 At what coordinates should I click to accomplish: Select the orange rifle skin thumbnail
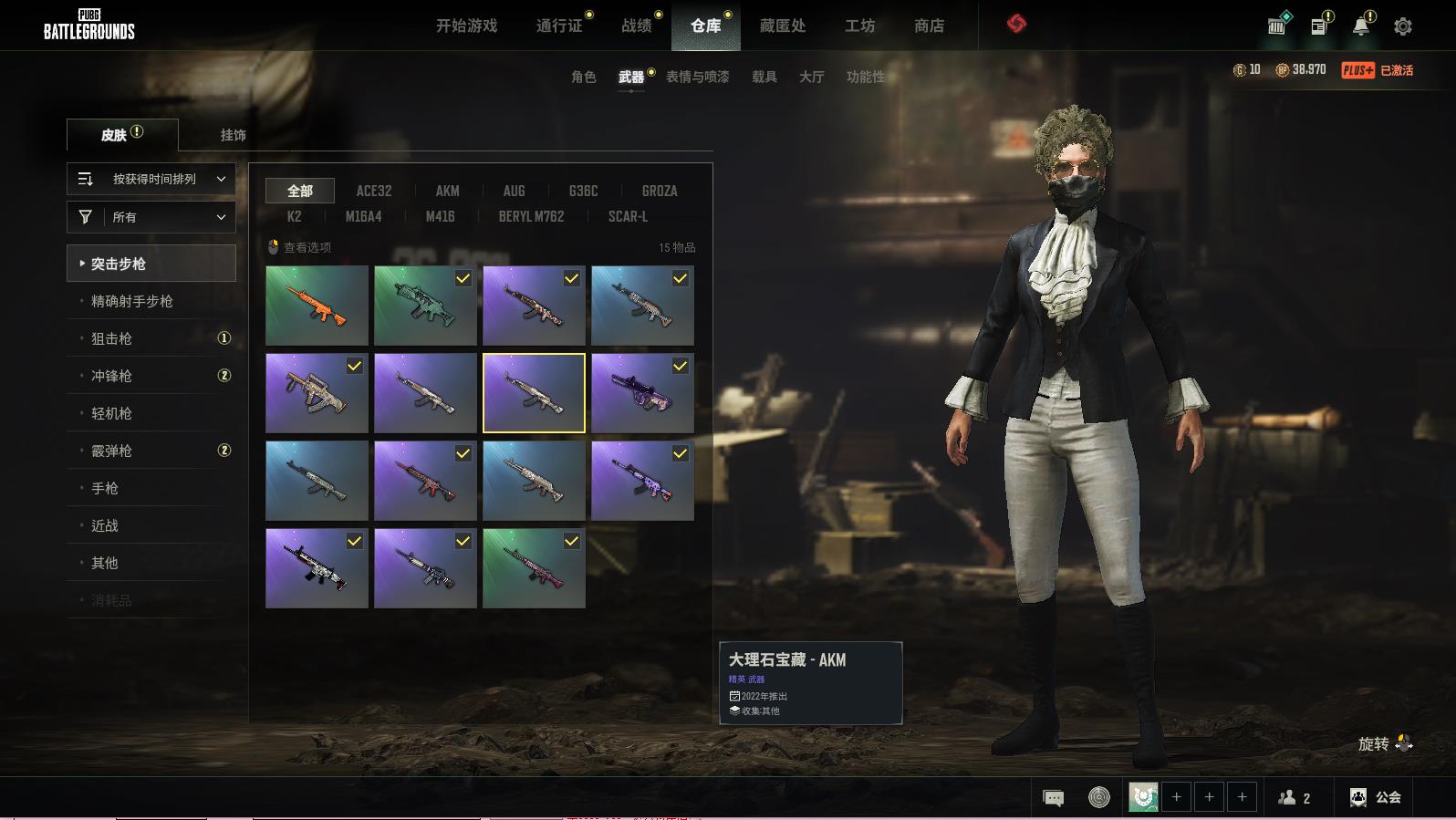tap(317, 306)
